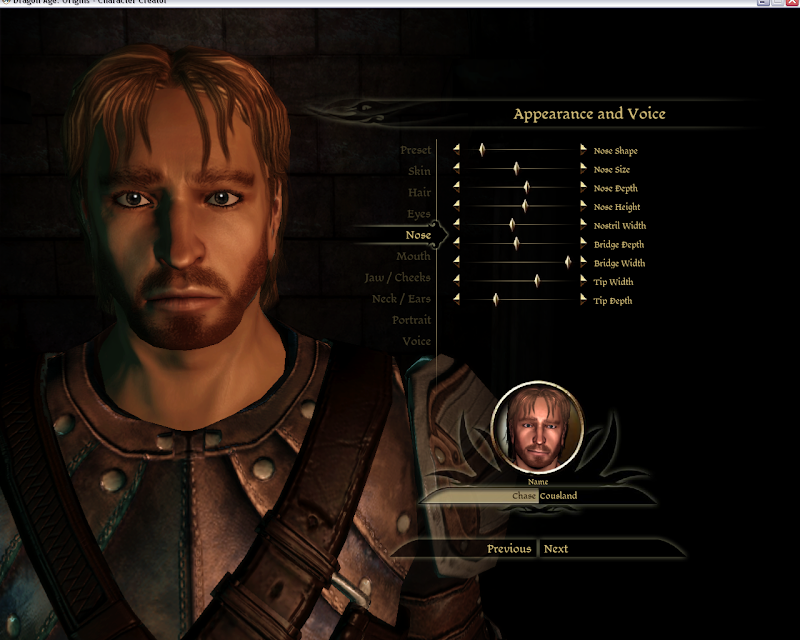Open the Eyes category
The height and width of the screenshot is (640, 800).
pos(419,214)
